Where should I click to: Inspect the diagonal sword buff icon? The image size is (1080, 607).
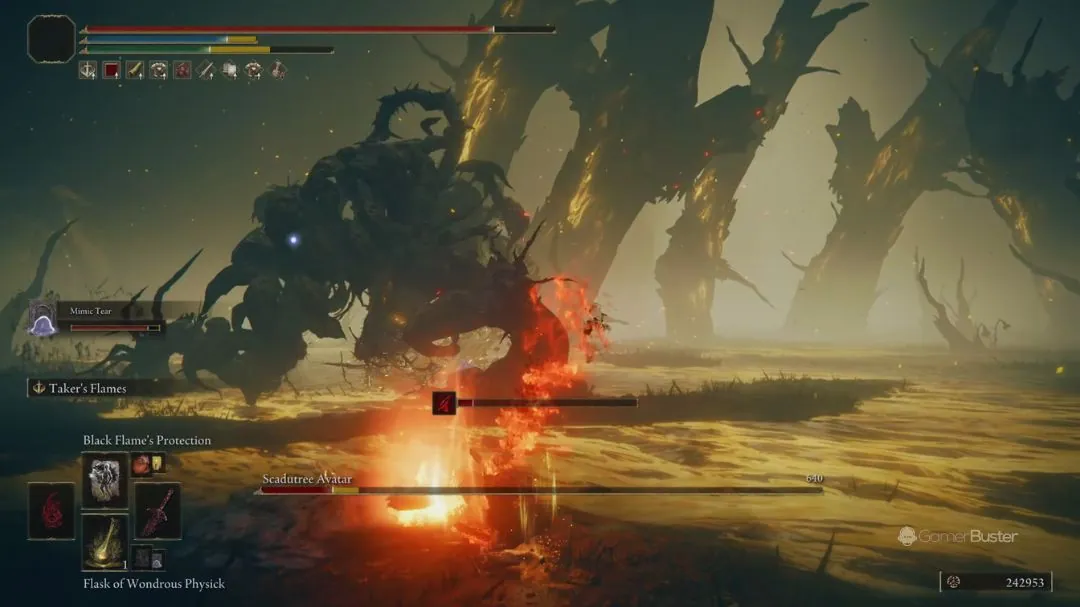click(x=206, y=70)
